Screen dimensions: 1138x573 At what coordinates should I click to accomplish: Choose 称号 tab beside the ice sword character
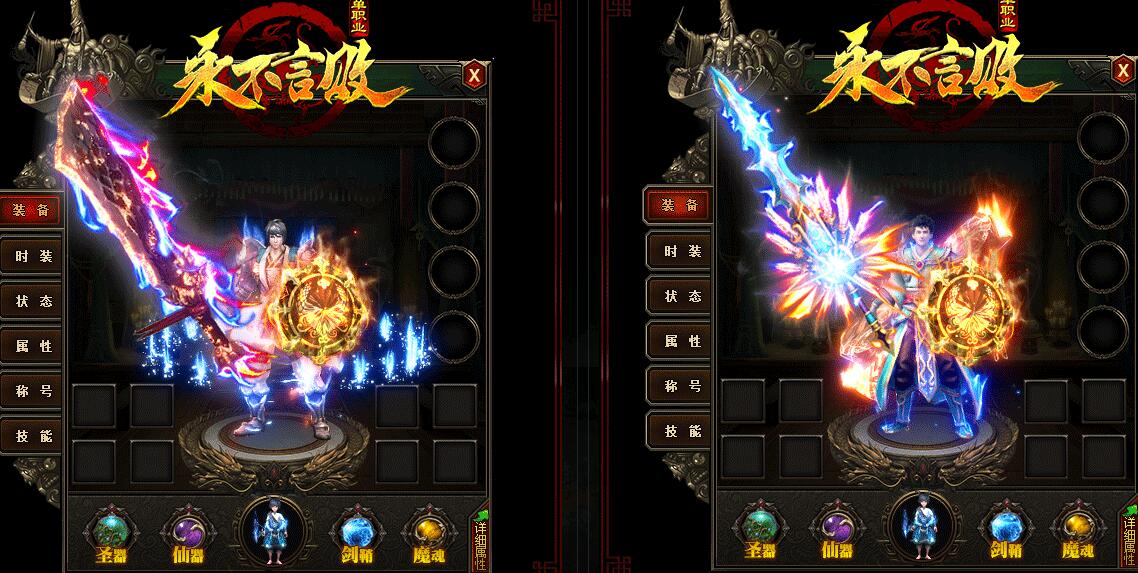pyautogui.click(x=681, y=386)
